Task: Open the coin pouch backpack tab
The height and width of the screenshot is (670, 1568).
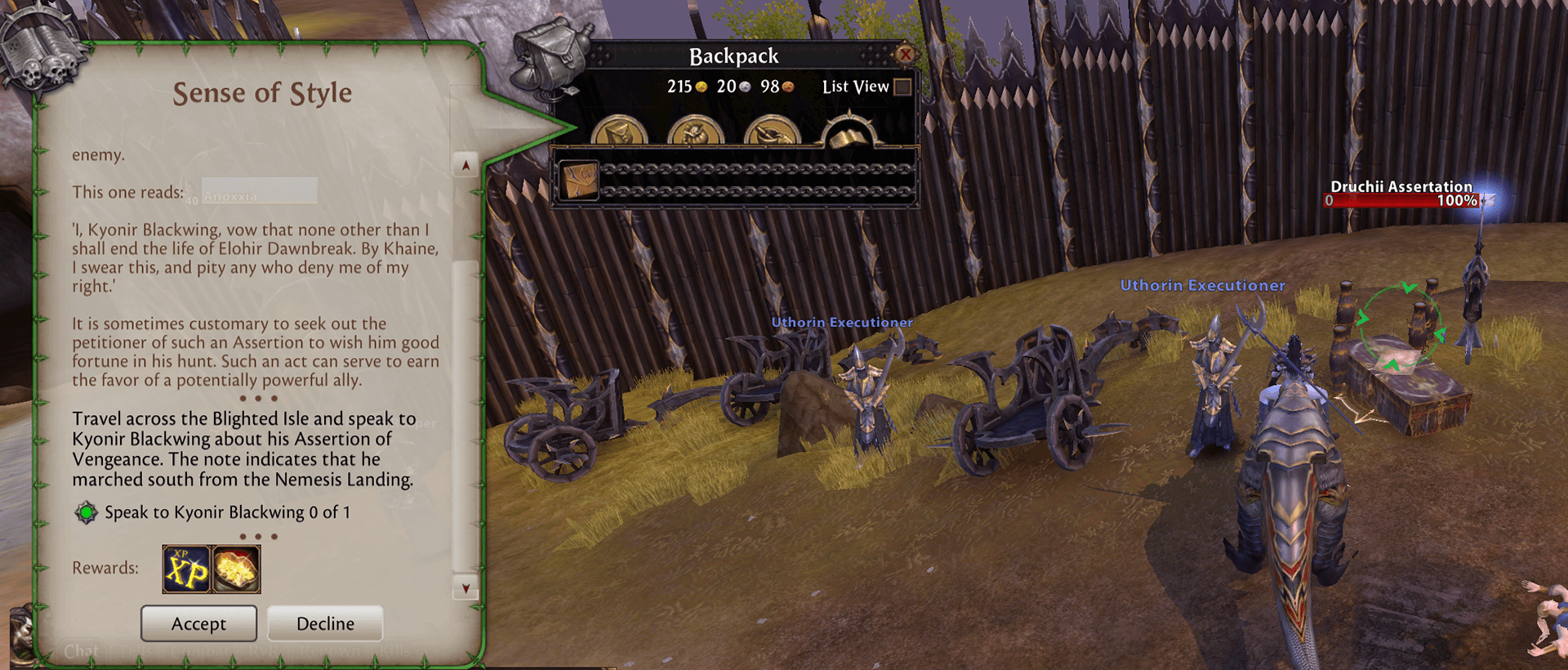Action: click(695, 132)
